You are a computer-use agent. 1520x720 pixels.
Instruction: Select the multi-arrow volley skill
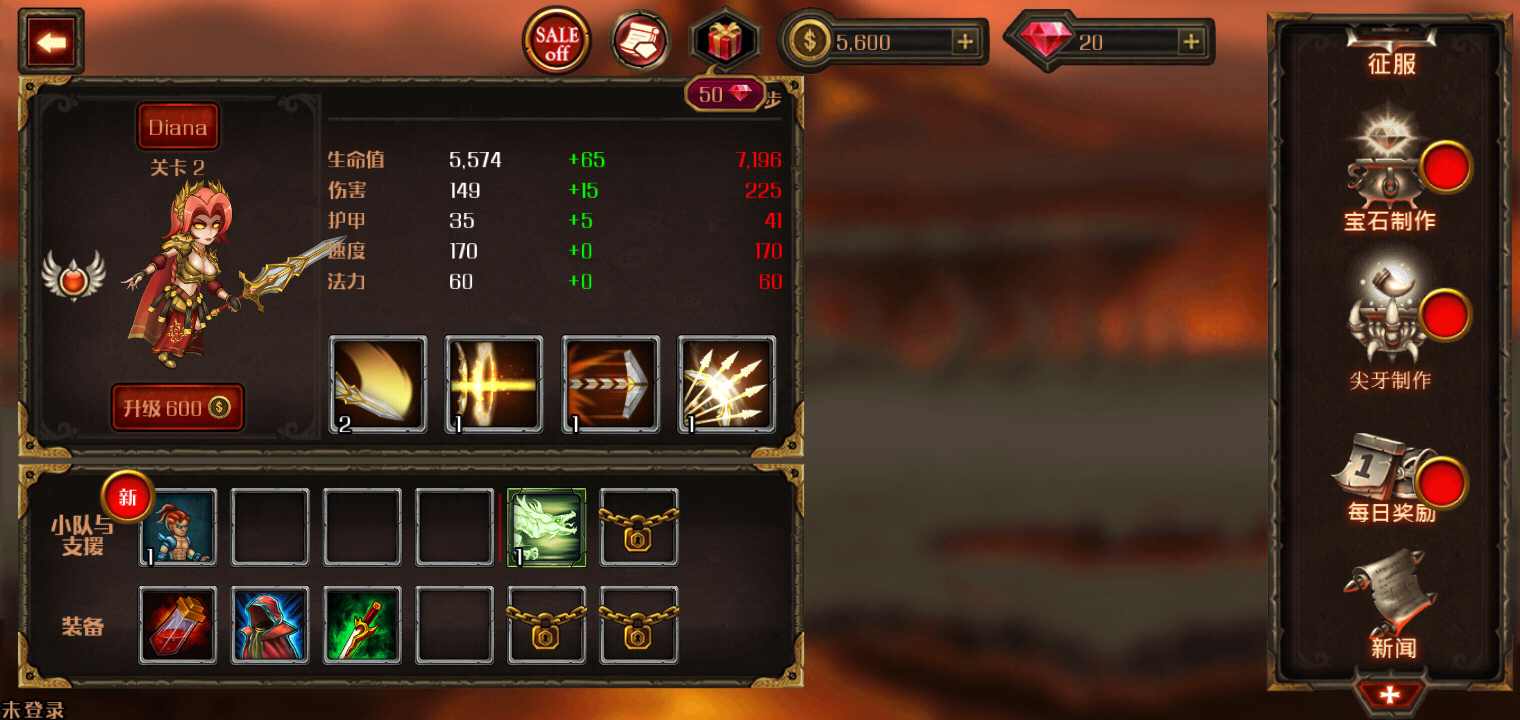coord(727,382)
